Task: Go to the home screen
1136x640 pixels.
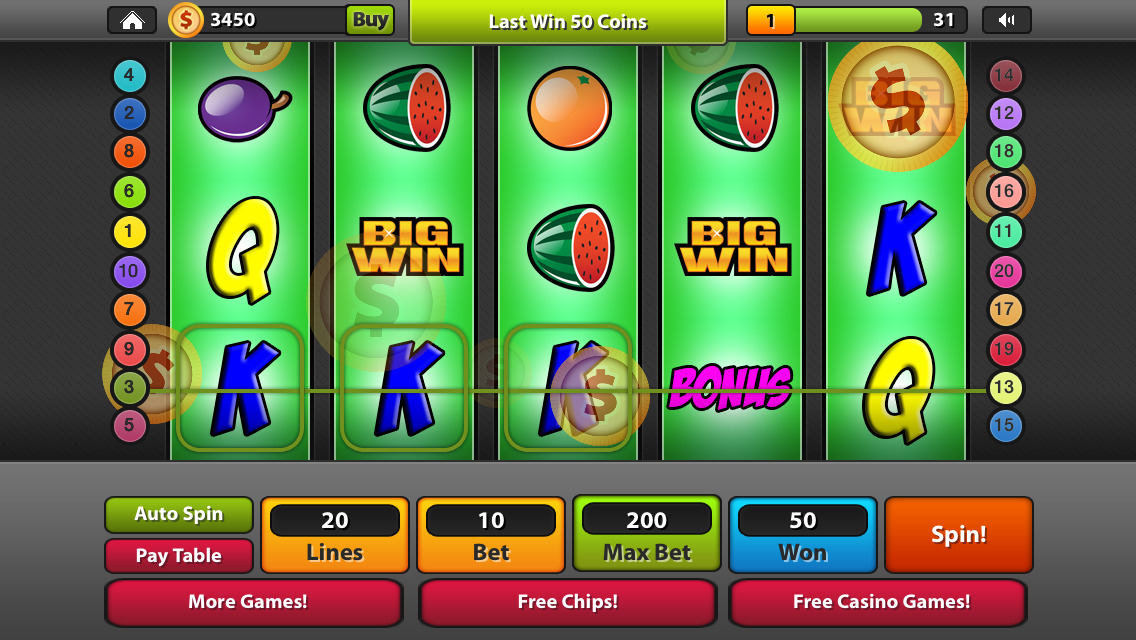Action: [131, 20]
